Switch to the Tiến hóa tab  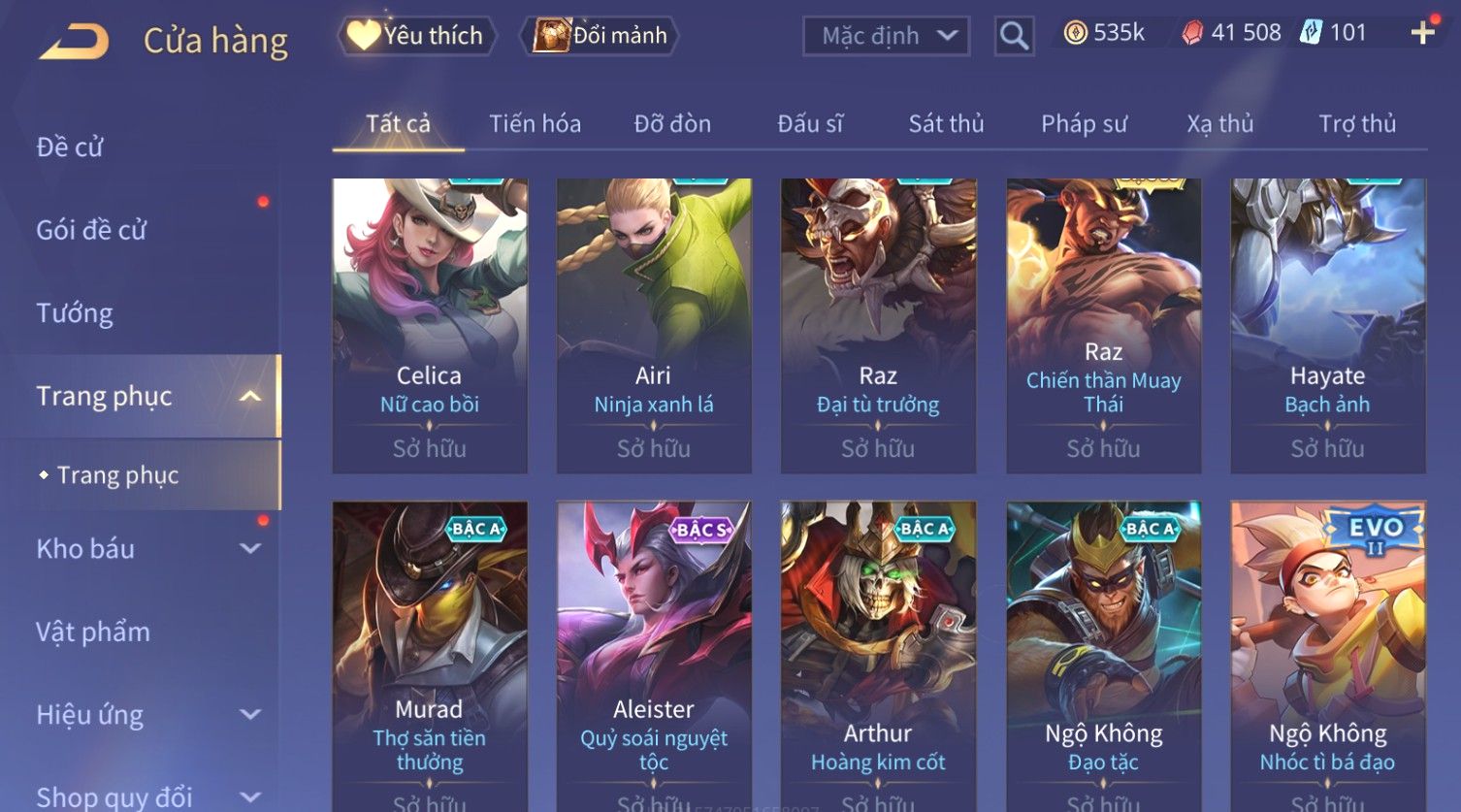(x=535, y=124)
